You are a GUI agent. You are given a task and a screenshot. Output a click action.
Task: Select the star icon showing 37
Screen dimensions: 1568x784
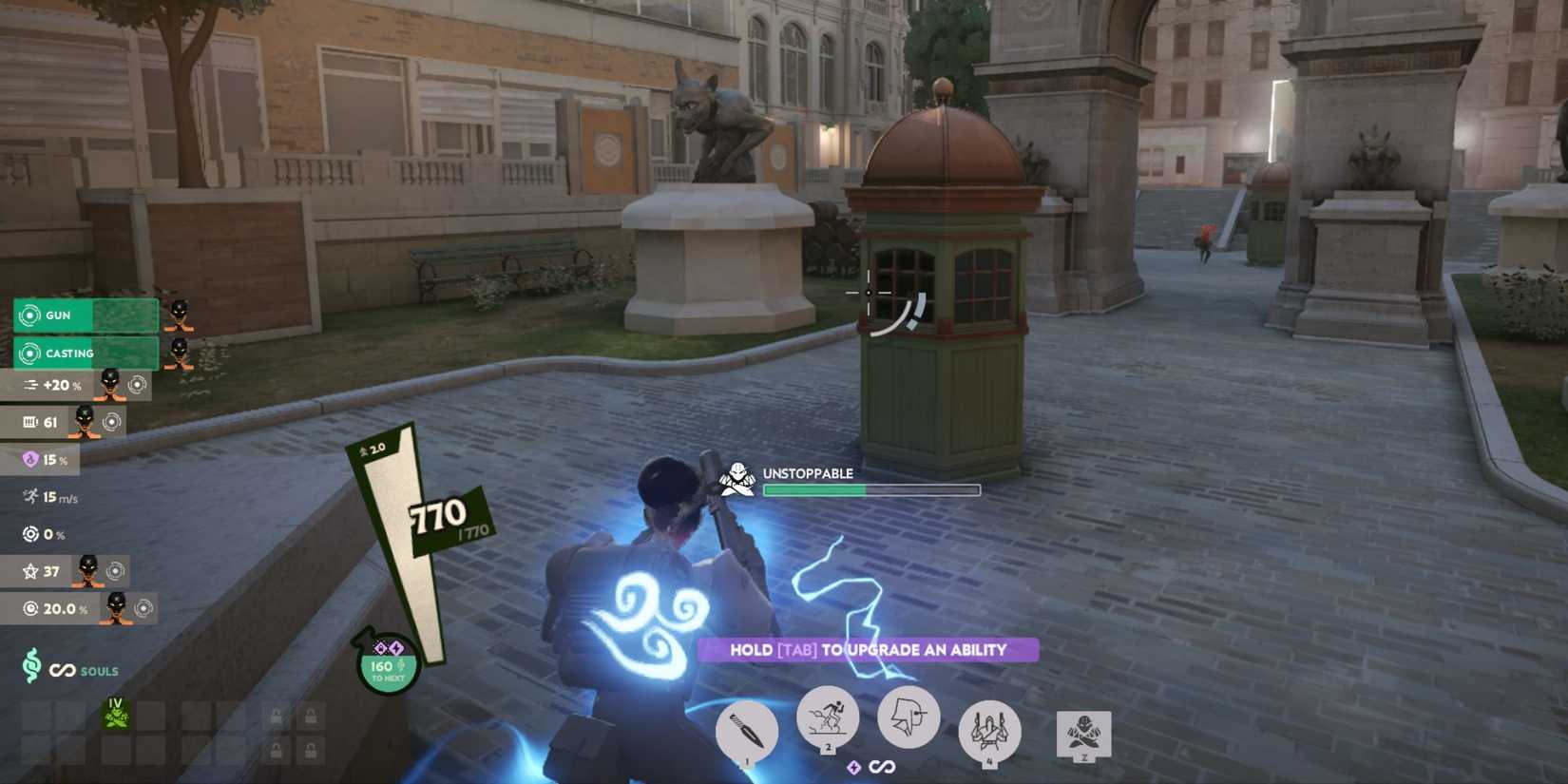coord(30,570)
